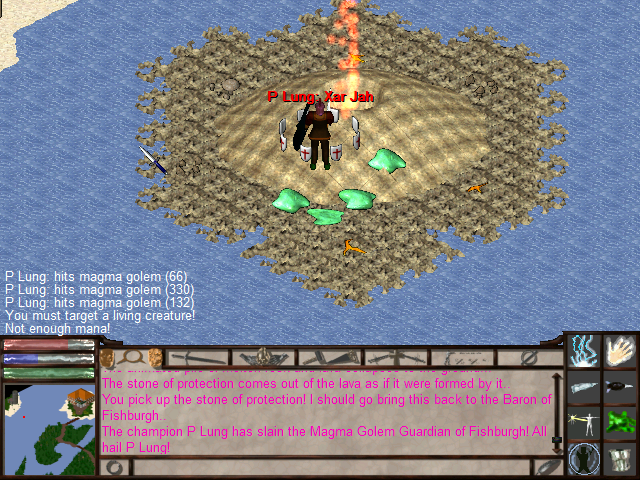Click the quill feather button

(546, 467)
